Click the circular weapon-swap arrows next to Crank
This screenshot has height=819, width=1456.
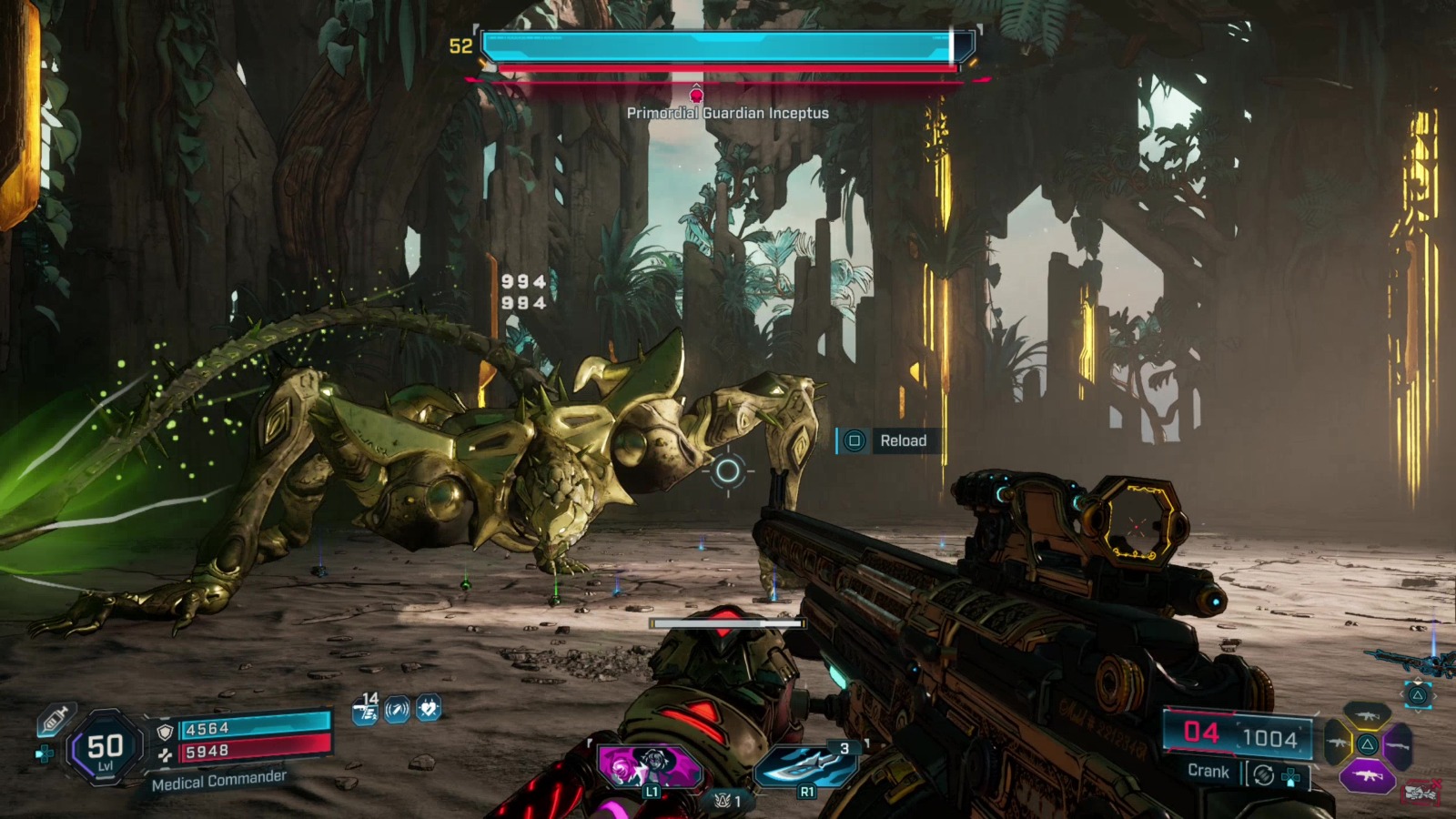click(x=1263, y=773)
